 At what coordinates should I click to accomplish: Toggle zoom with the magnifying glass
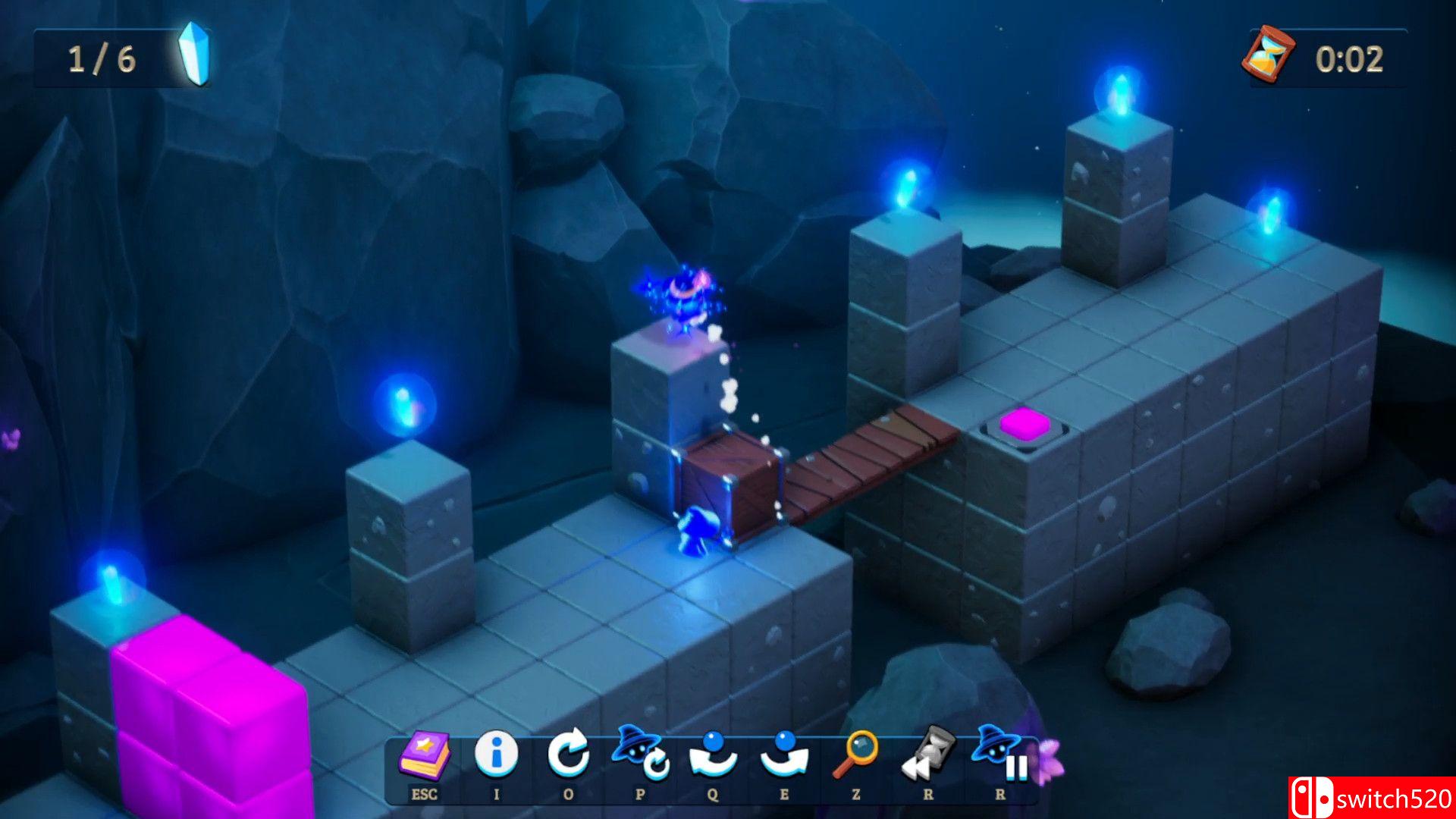click(x=856, y=754)
